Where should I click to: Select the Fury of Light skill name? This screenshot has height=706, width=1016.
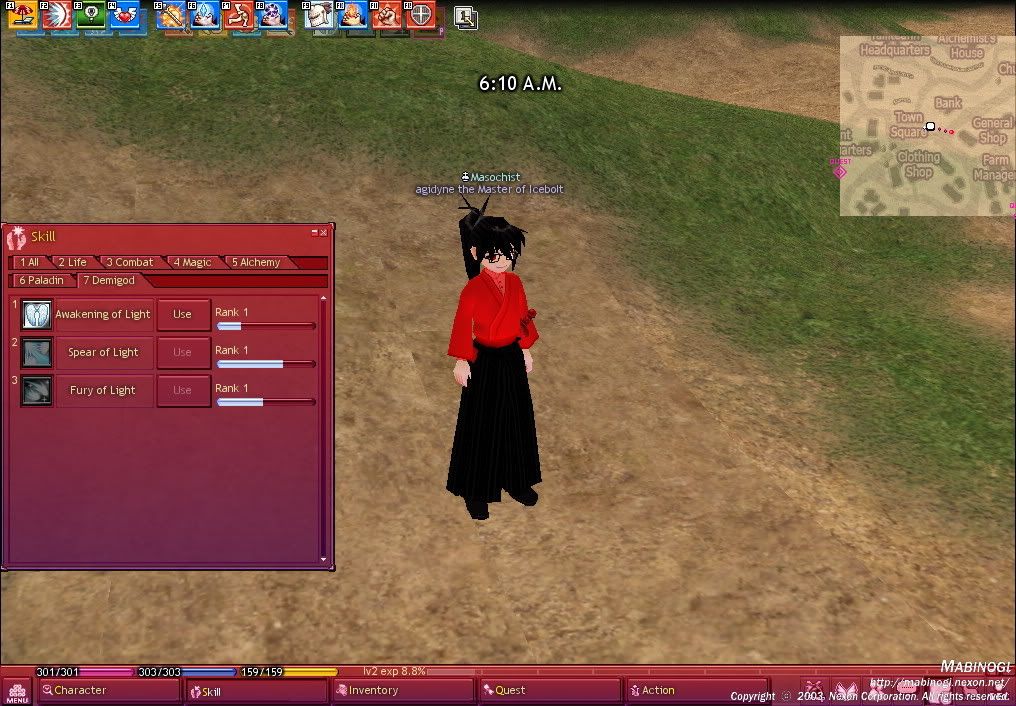pos(102,390)
